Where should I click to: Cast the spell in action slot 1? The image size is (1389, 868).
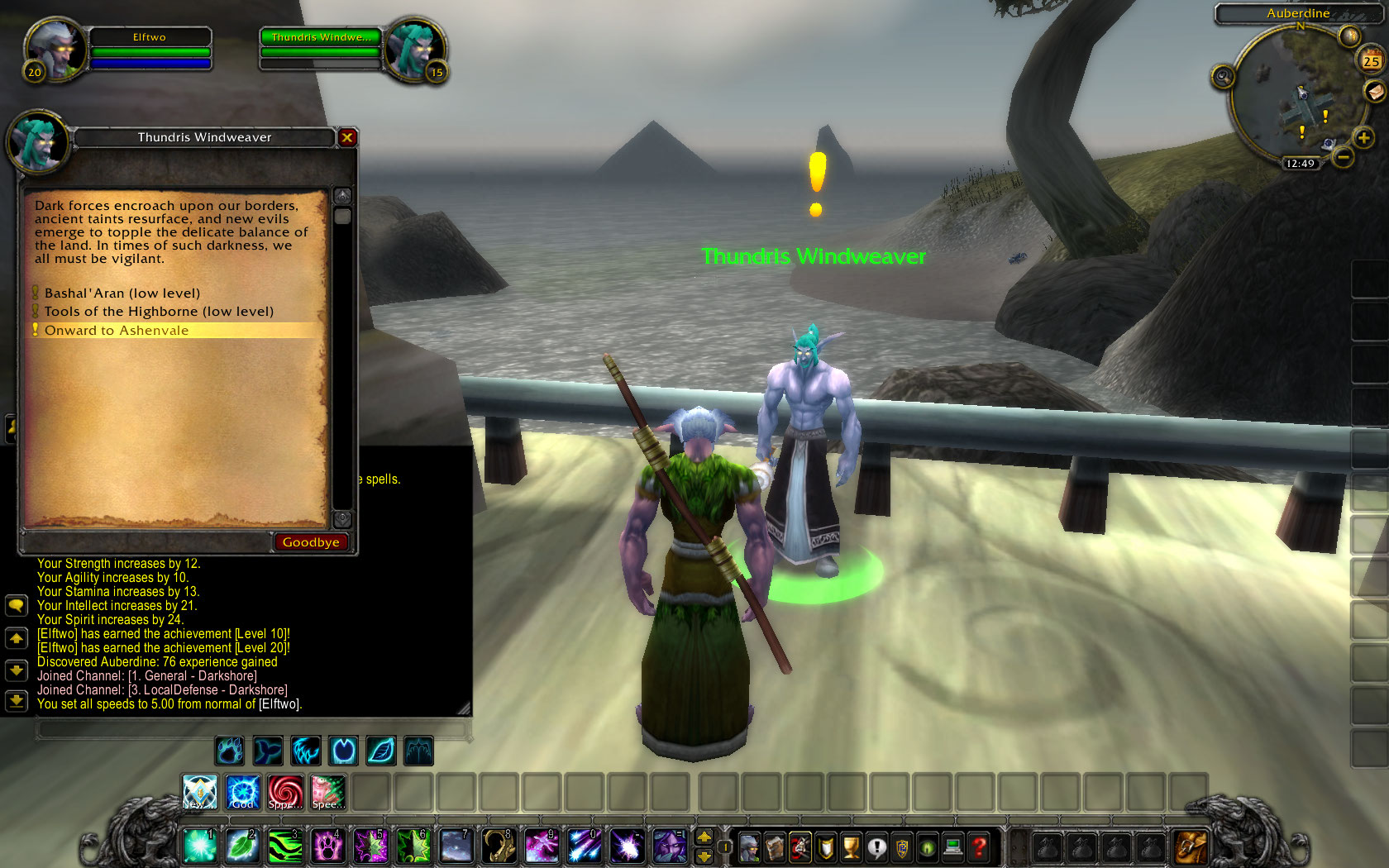199,847
